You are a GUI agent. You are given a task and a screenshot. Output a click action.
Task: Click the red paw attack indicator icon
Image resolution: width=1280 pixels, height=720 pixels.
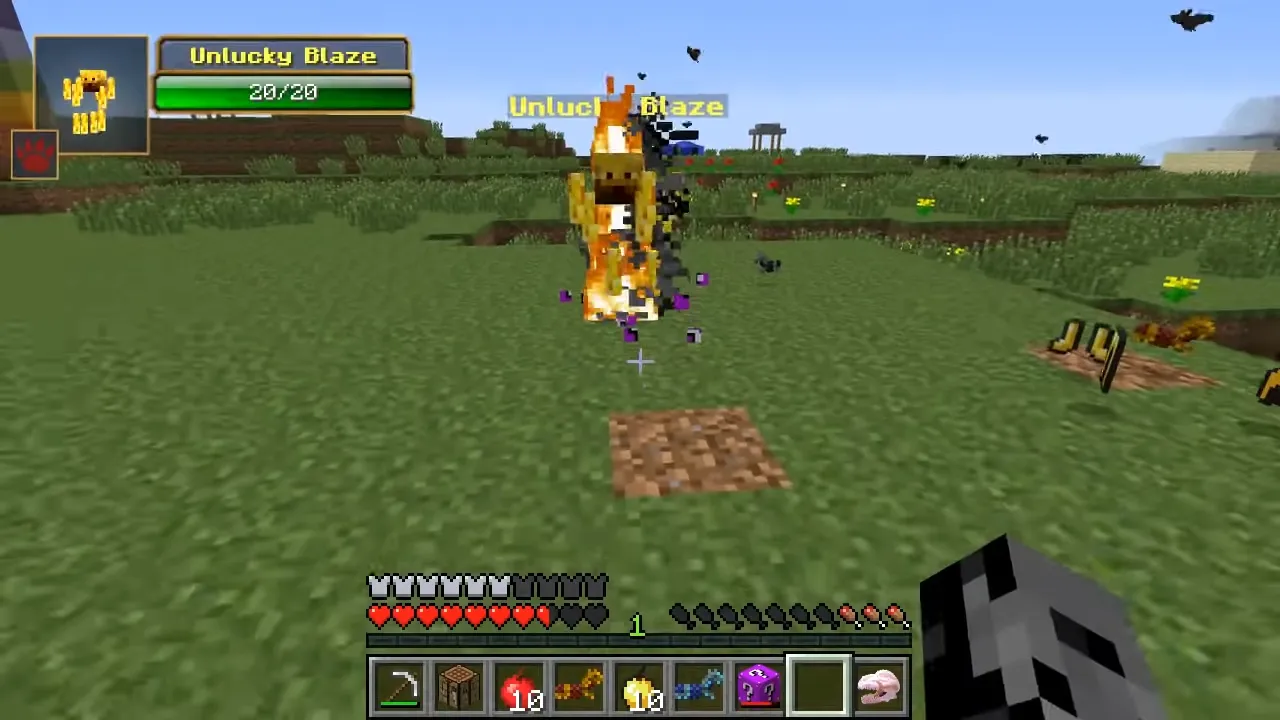click(35, 152)
